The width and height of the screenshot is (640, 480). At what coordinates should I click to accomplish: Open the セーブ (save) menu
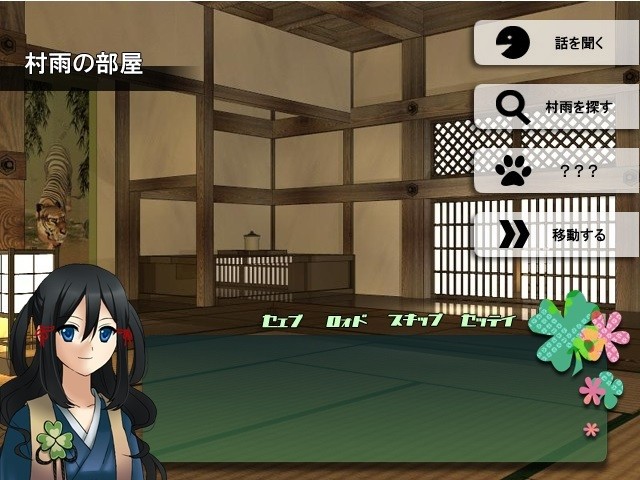click(x=281, y=321)
